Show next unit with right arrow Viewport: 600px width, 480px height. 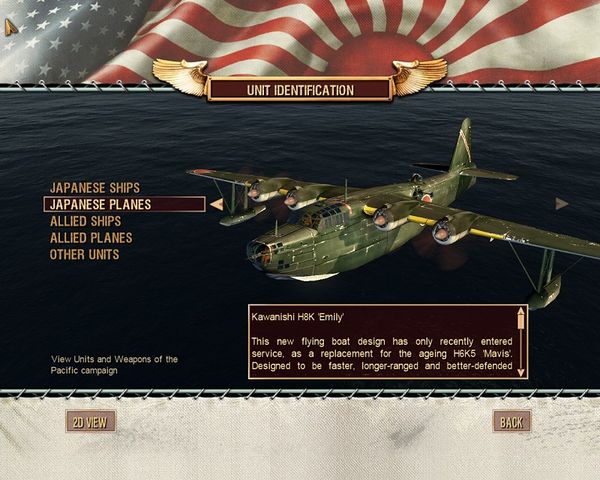click(x=562, y=203)
